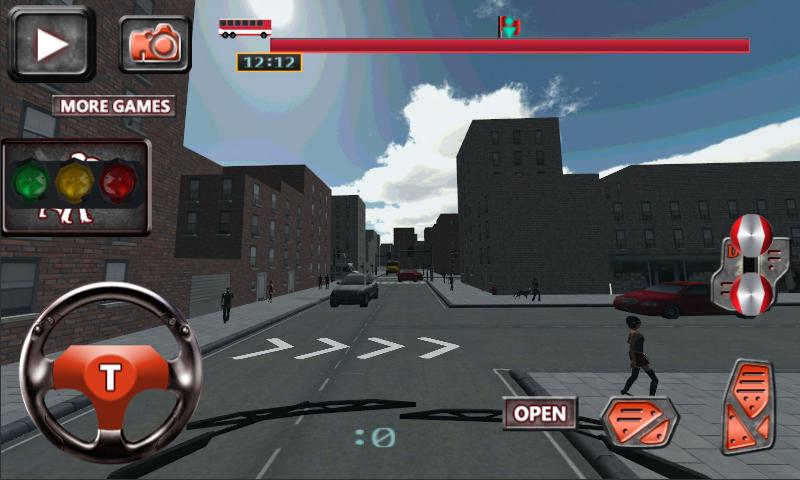
Task: Tap the play arrow button
Action: pos(51,43)
